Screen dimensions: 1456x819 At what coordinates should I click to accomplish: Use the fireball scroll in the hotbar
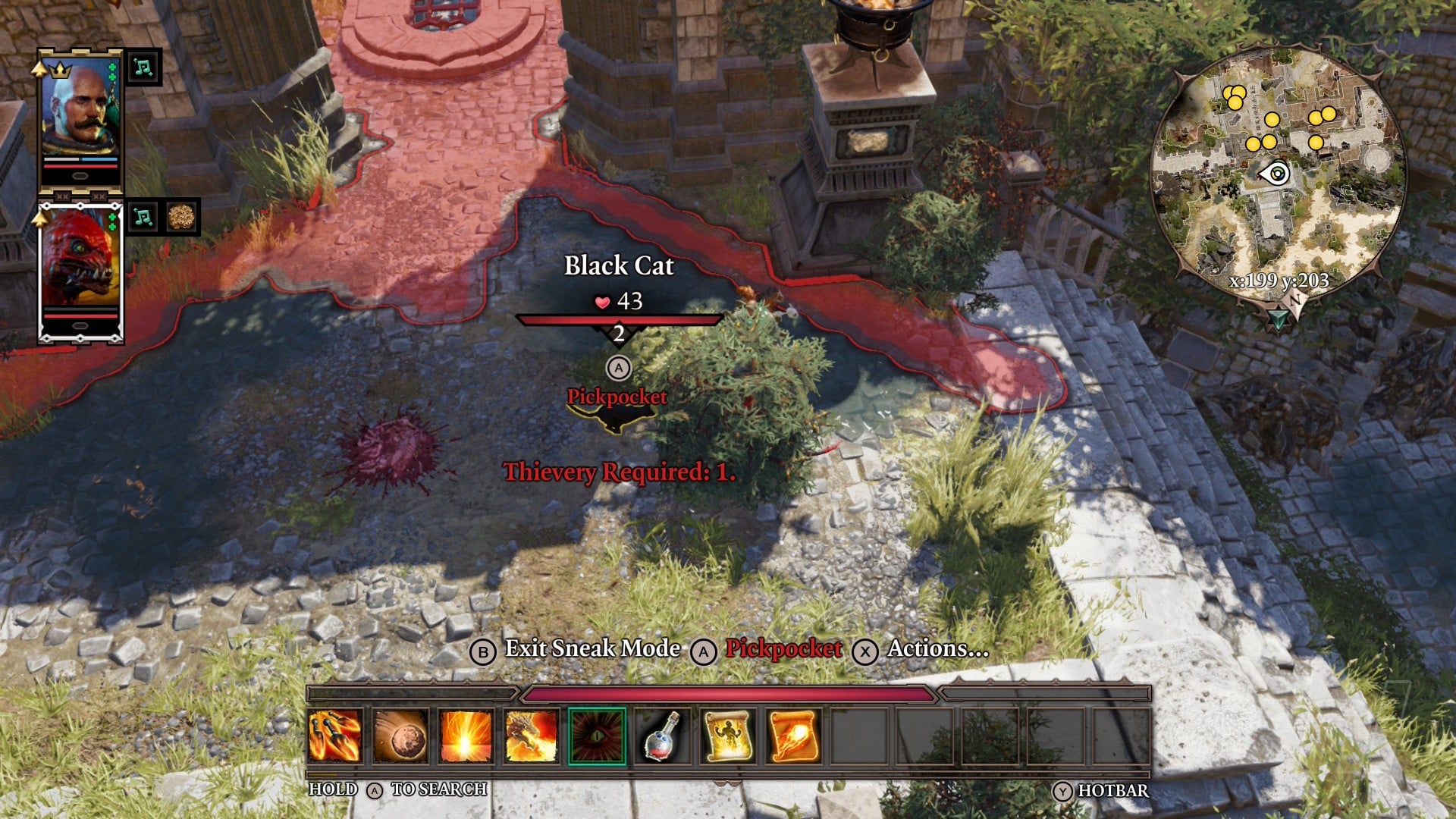793,736
